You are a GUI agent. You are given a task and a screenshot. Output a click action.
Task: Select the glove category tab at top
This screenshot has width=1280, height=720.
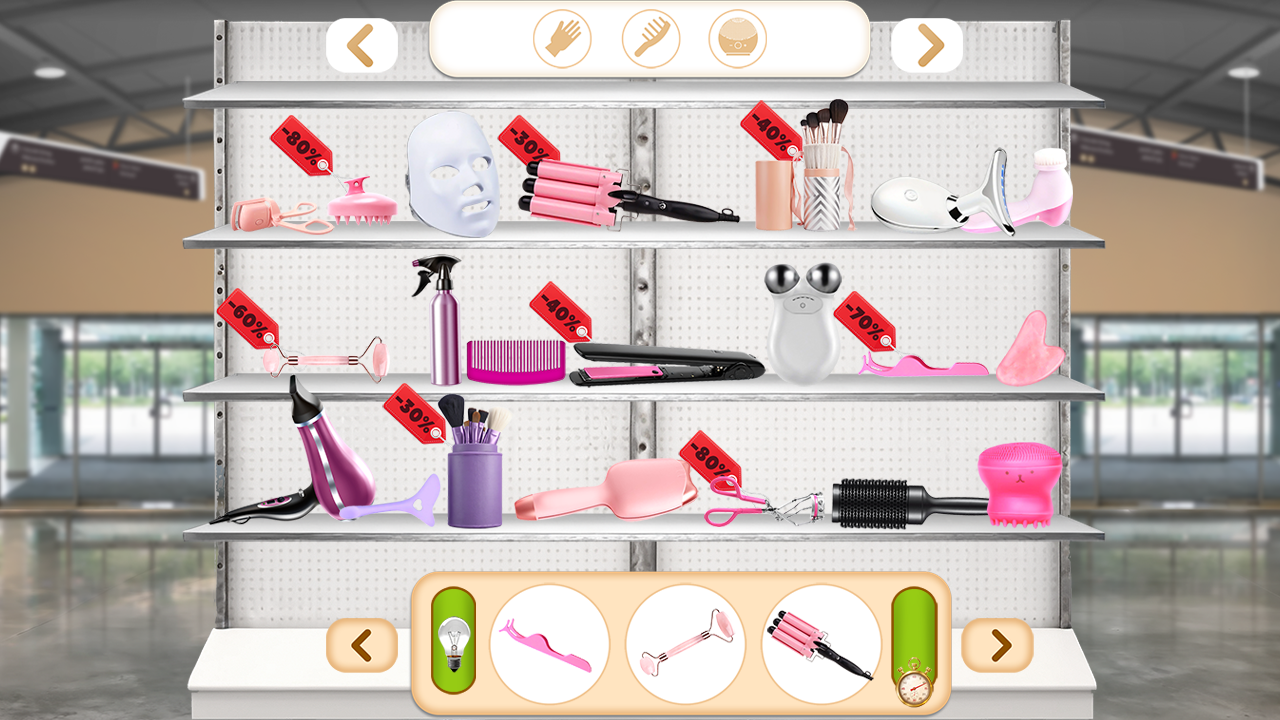[x=561, y=39]
